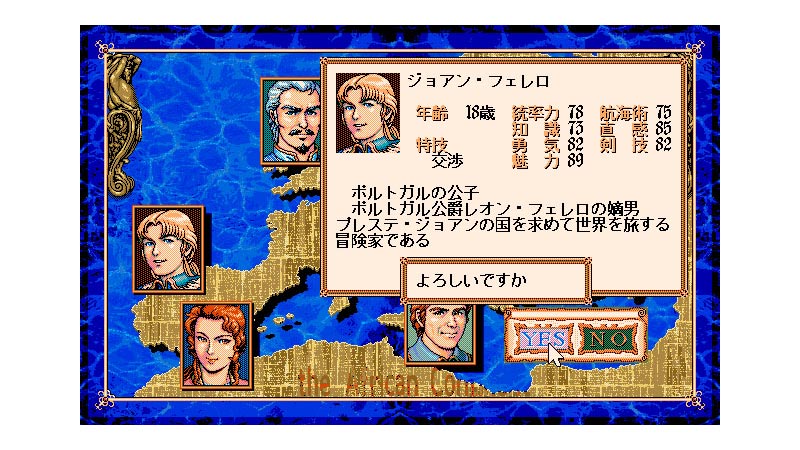The height and width of the screenshot is (450, 800).
Task: Select the gray-haired bearded man portrait
Action: [290, 119]
